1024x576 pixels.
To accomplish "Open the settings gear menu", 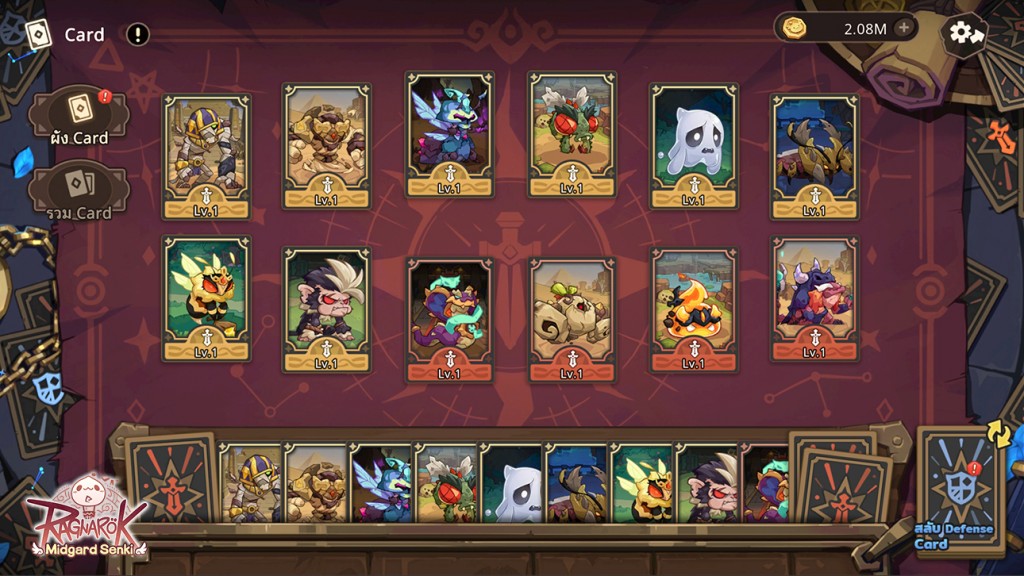I will 963,33.
